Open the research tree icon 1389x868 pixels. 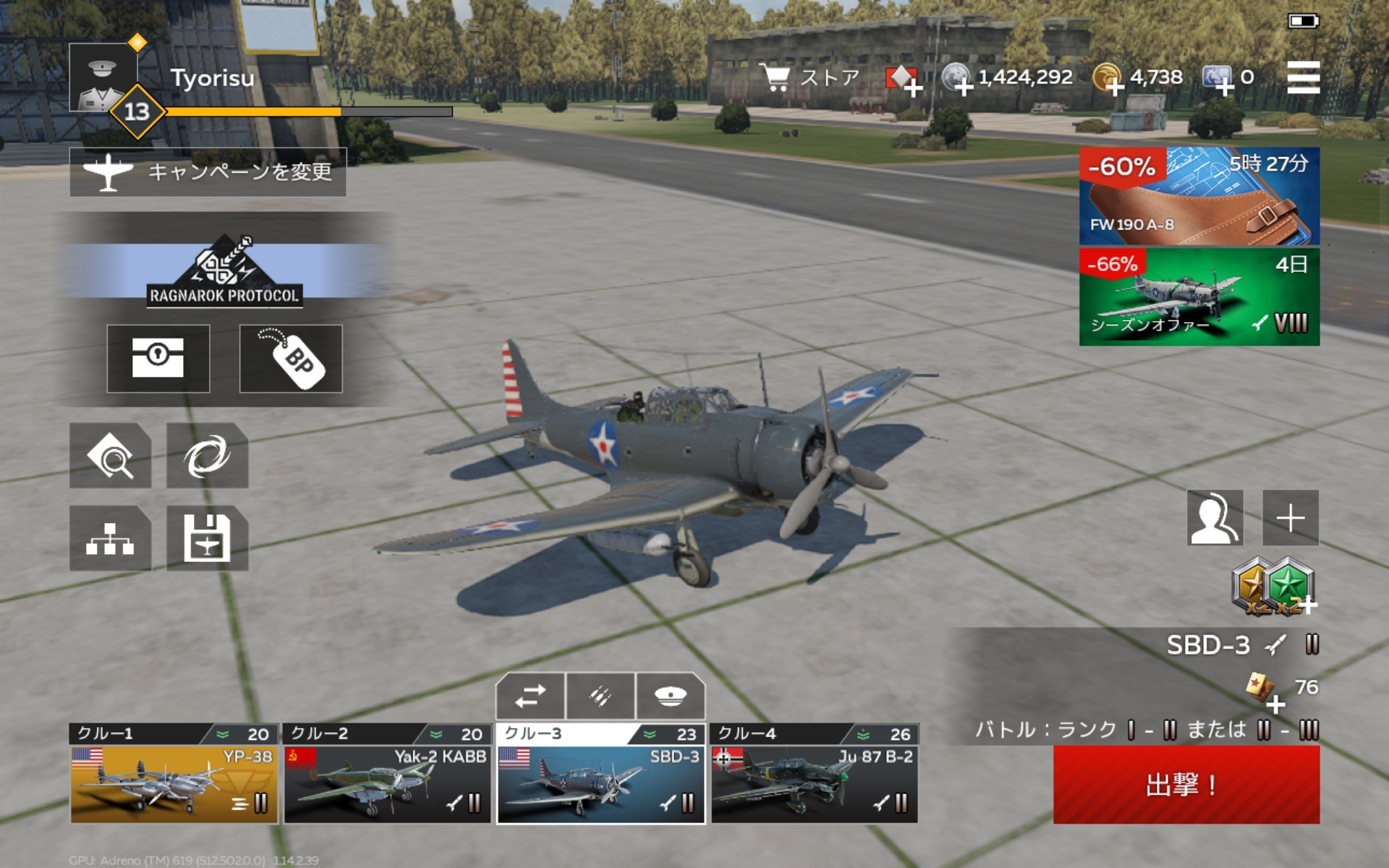(x=110, y=538)
